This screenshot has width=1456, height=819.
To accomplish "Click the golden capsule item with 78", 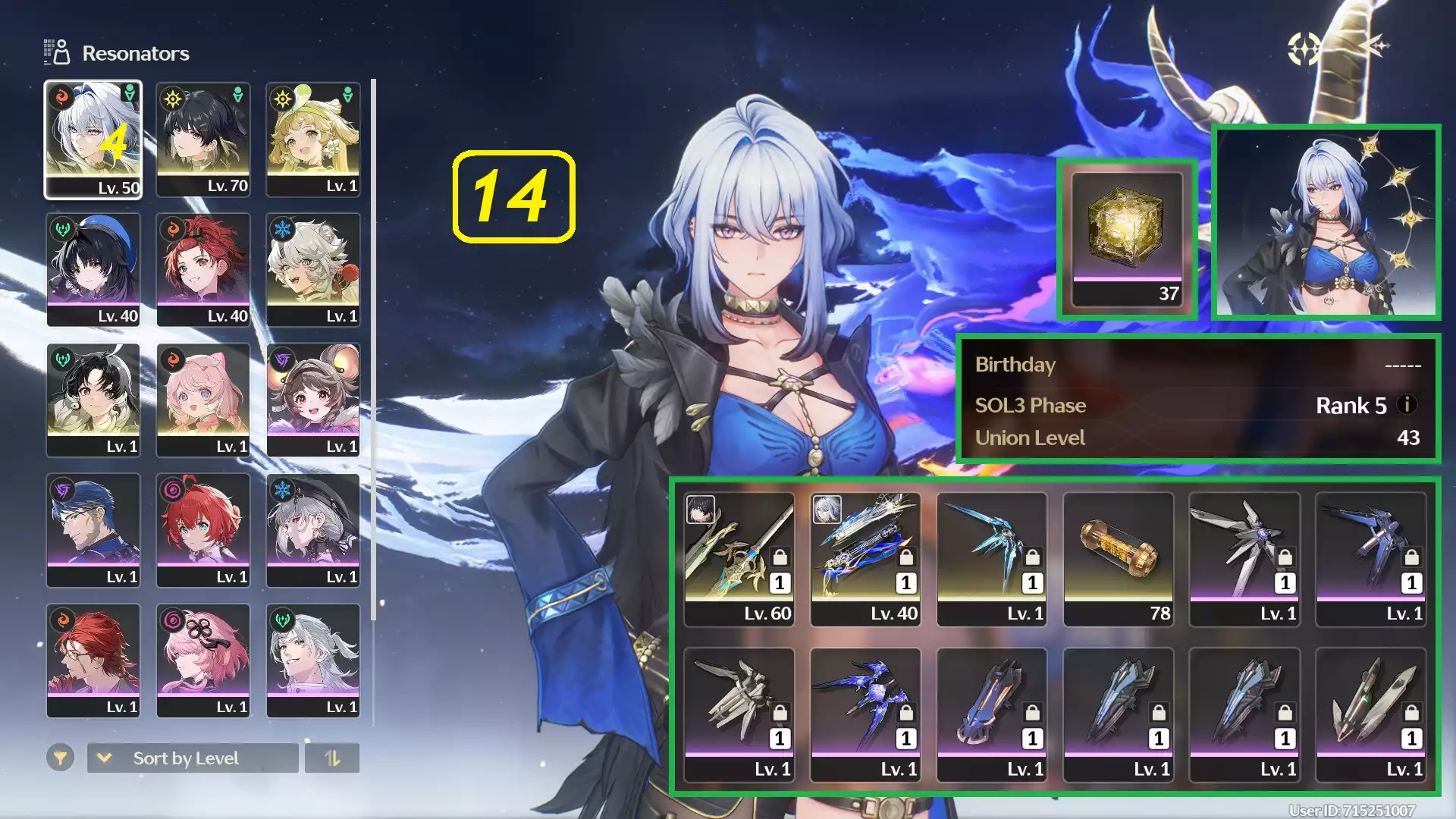I will click(x=1119, y=560).
